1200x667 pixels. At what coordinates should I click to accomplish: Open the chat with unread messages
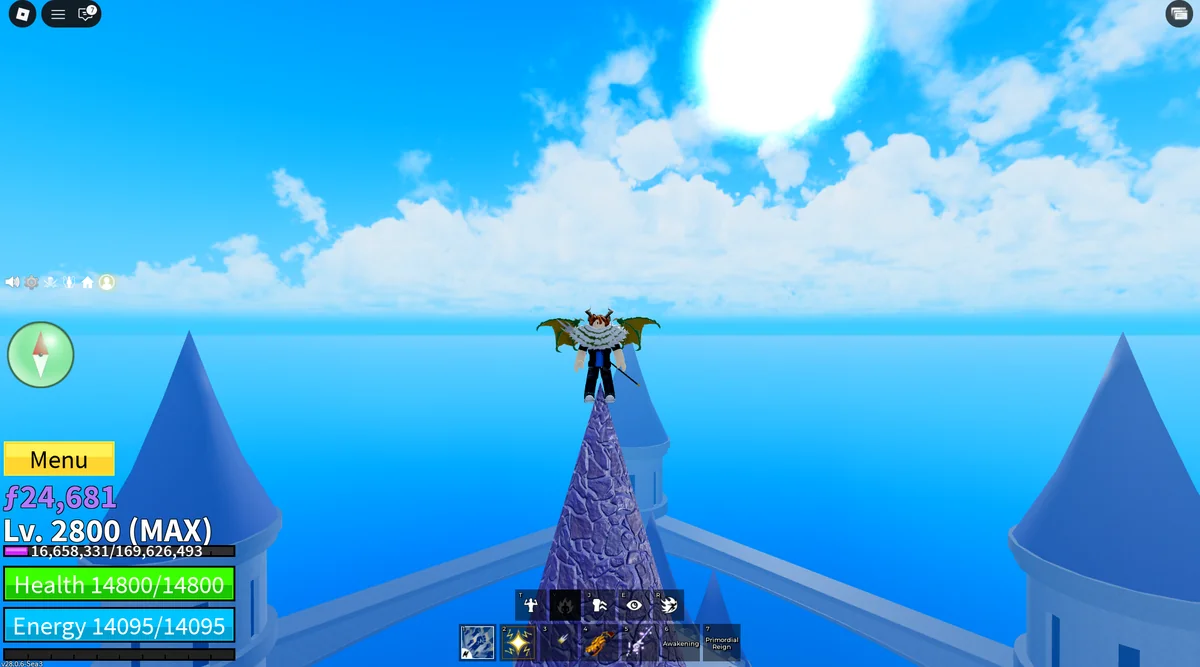86,14
